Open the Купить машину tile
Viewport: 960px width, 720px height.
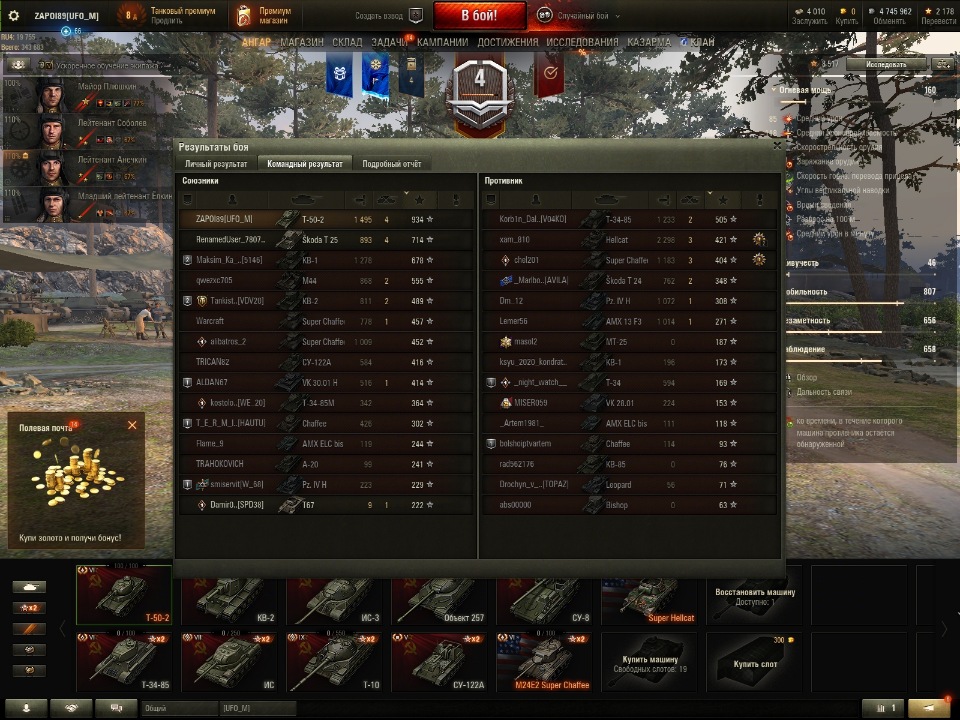[652, 662]
